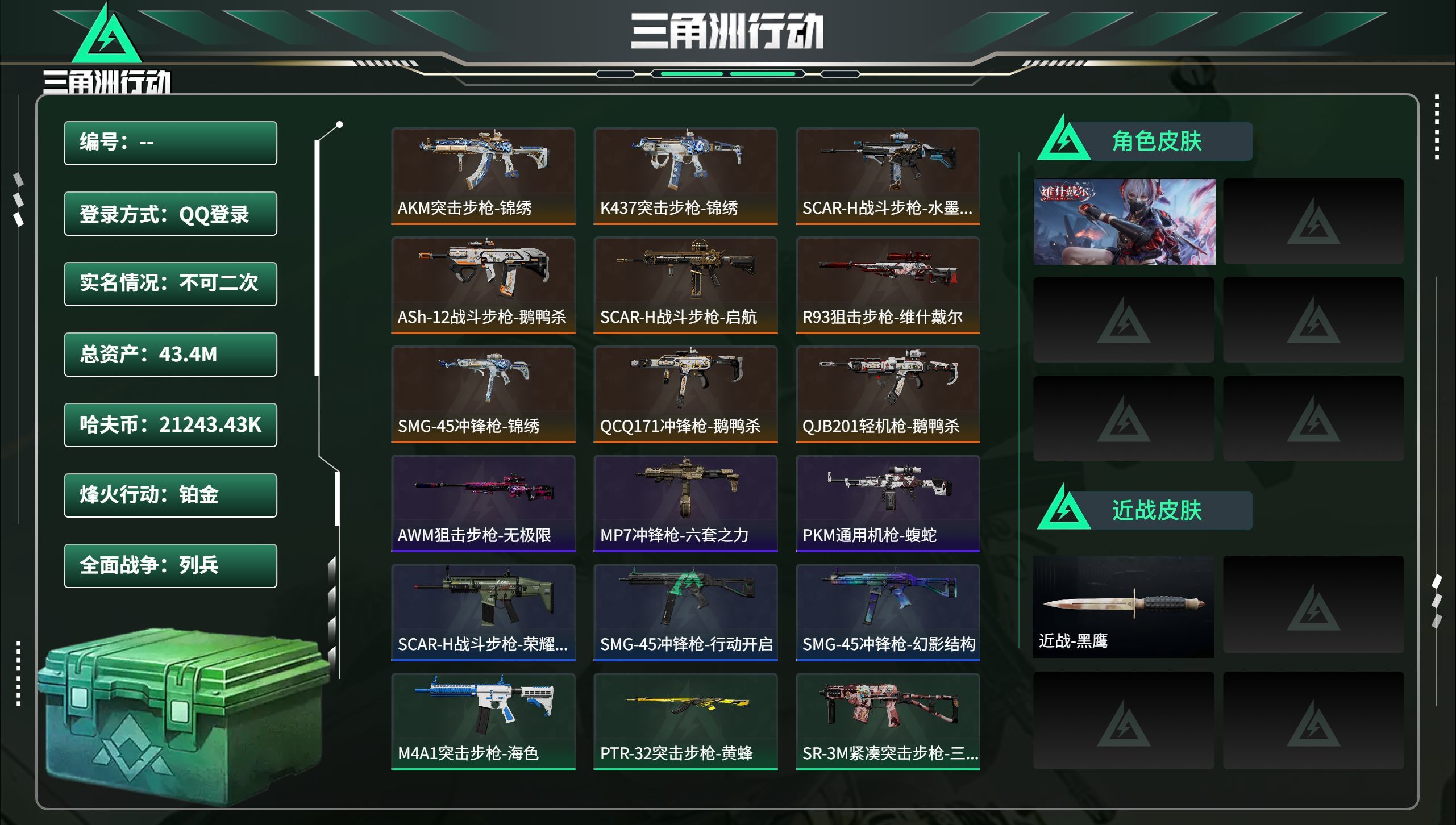Click the 哈夫币: 21243.43K button
Viewport: 1456px width, 825px height.
coord(170,425)
